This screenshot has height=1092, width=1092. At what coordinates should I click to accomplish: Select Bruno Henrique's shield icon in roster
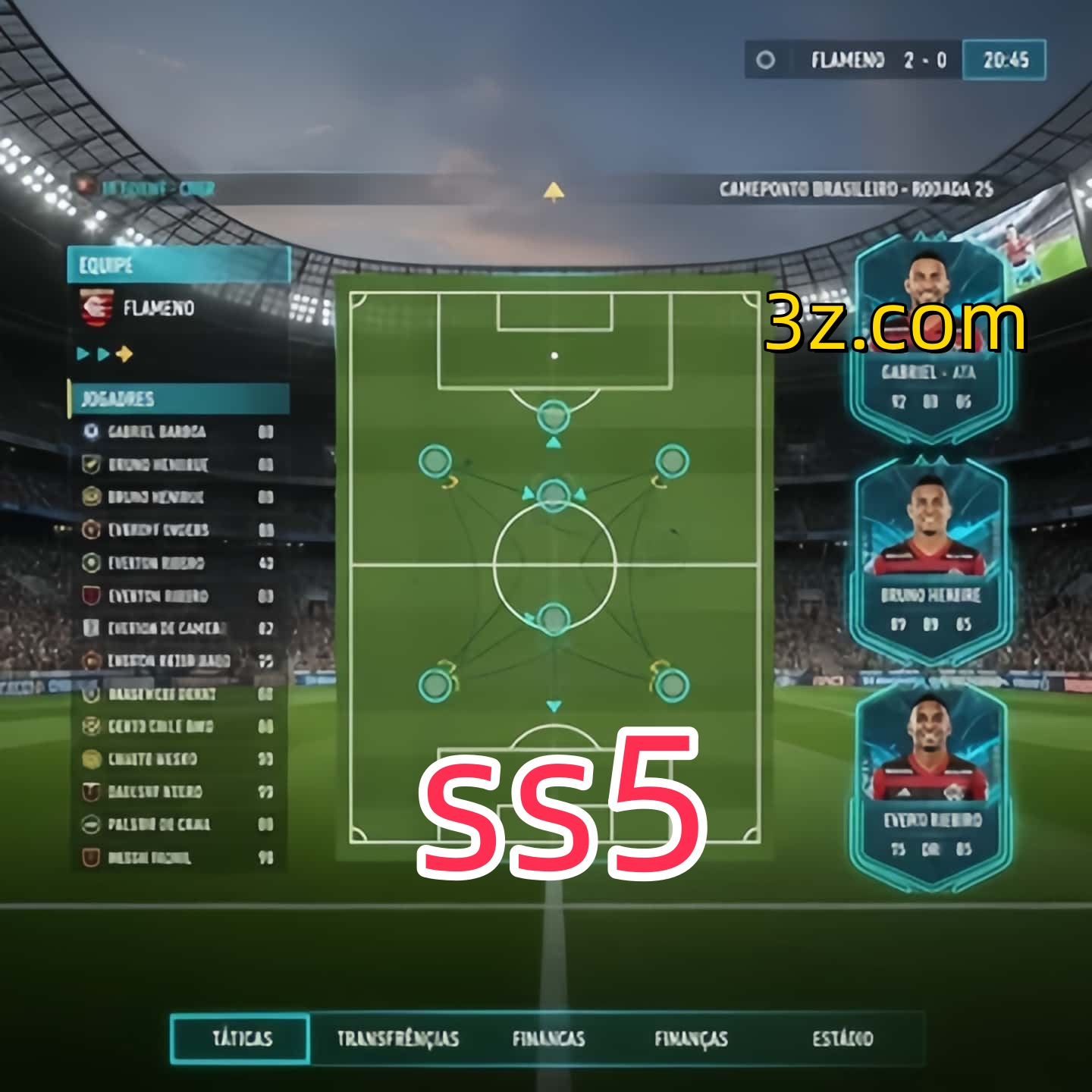click(x=91, y=466)
